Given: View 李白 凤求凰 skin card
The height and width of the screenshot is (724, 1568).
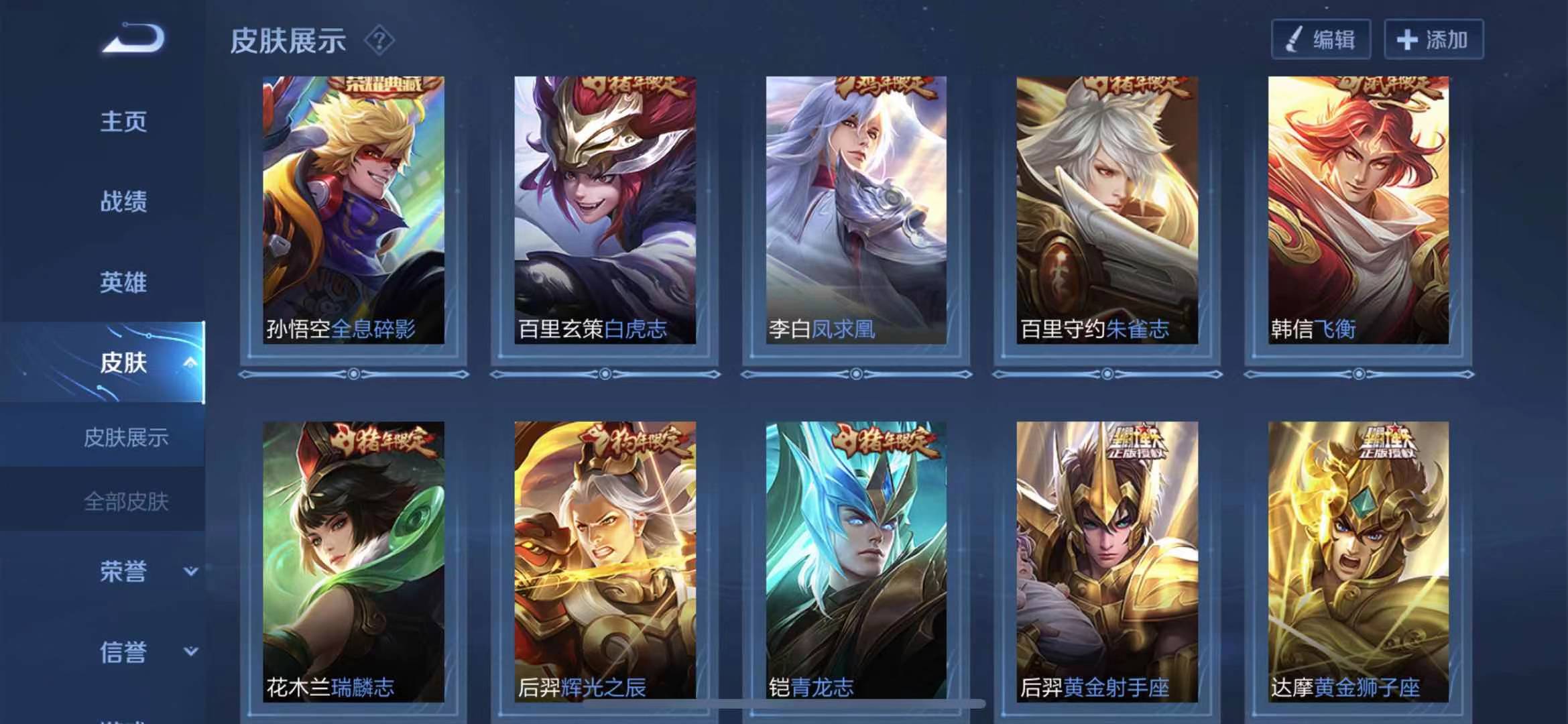Looking at the screenshot, I should pos(856,210).
